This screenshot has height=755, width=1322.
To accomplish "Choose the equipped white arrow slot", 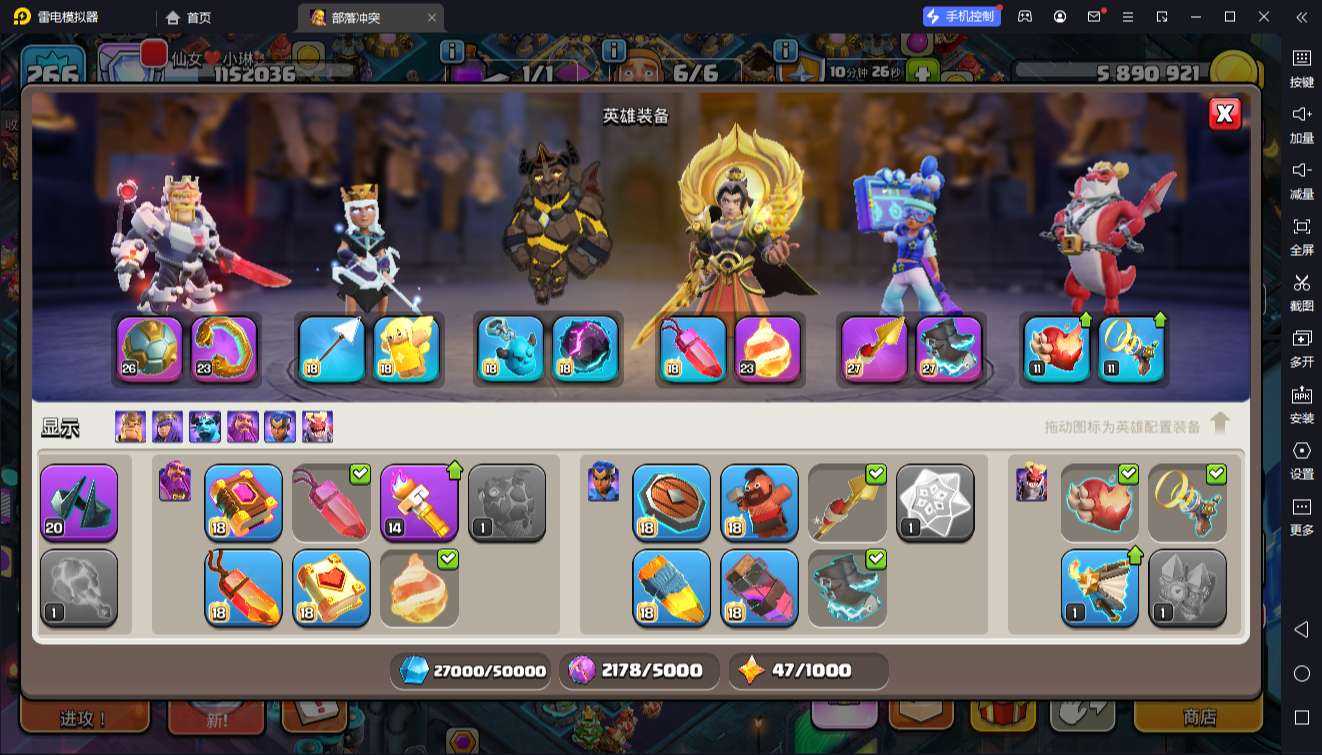I will (332, 349).
